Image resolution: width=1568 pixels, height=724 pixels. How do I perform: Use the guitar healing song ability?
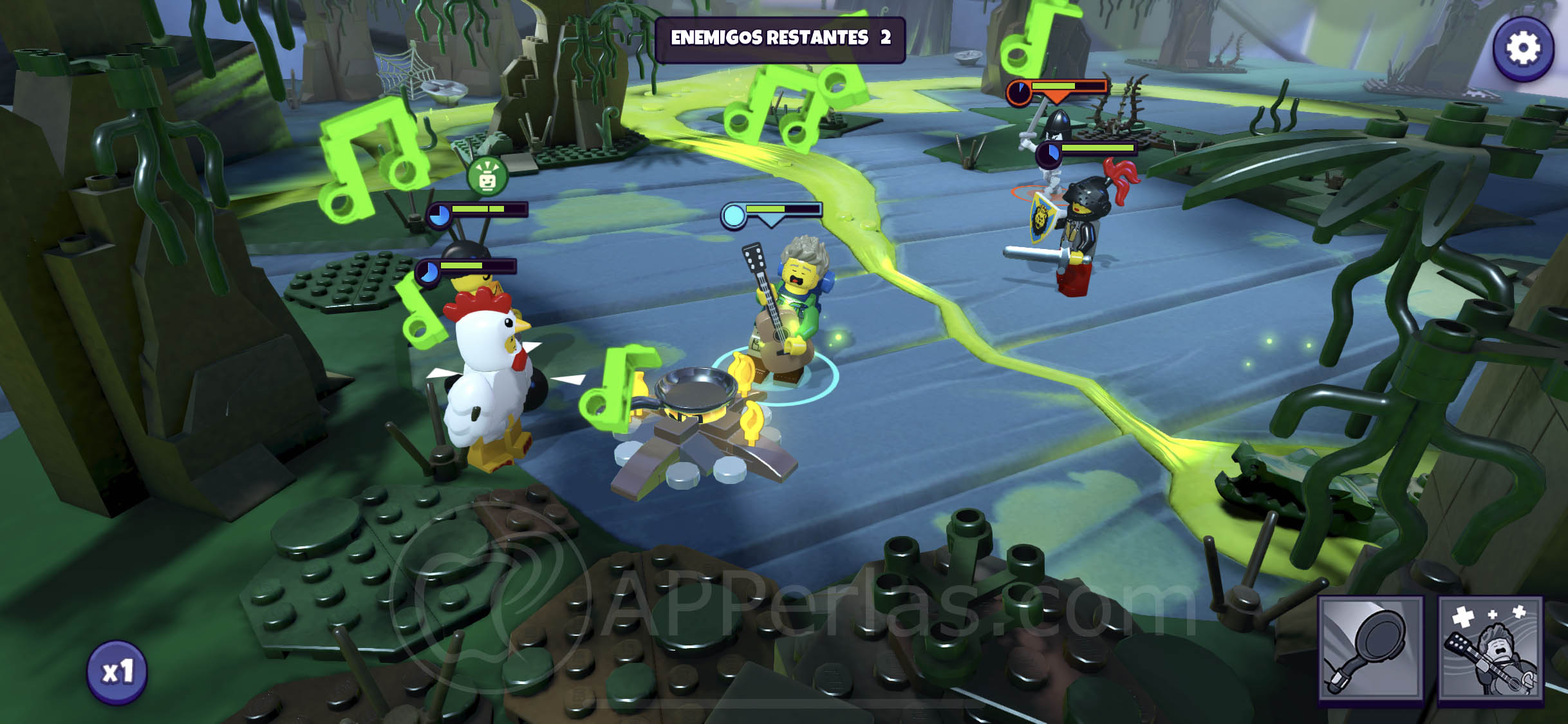(1491, 647)
